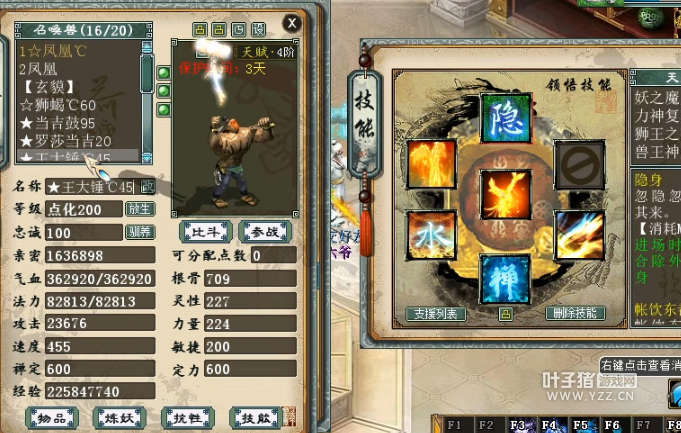Click the 改 rename button beside the name
The height and width of the screenshot is (433, 681).
coord(147,187)
